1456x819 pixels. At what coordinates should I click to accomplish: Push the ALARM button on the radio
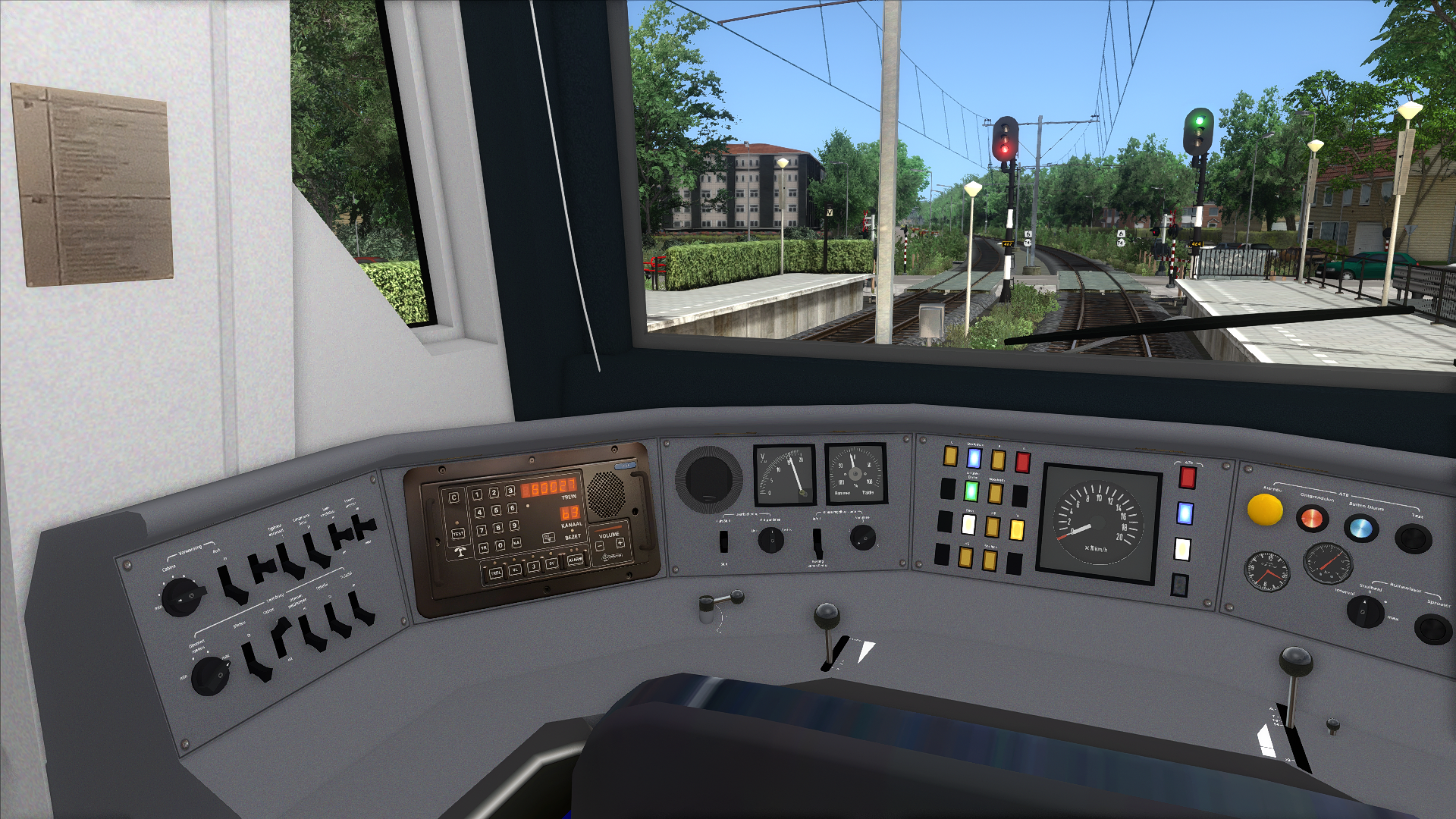575,560
